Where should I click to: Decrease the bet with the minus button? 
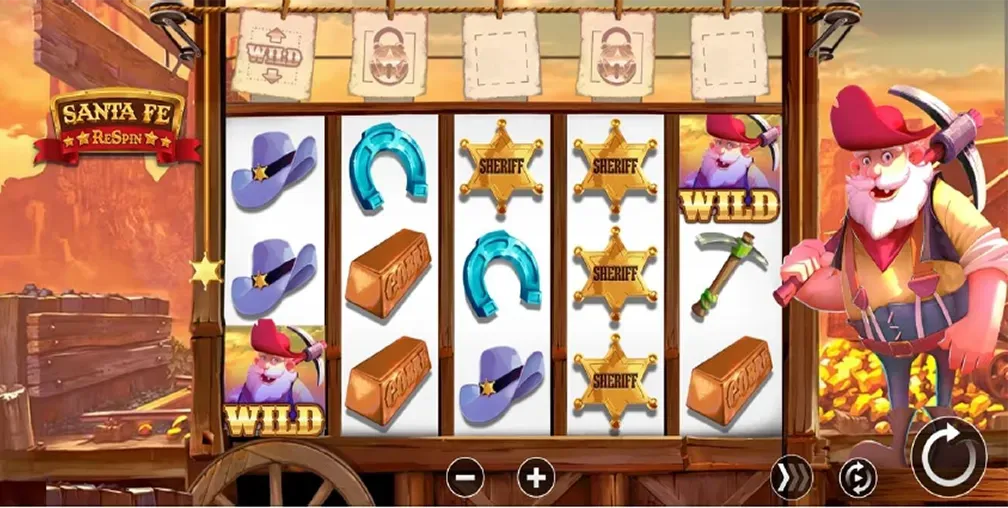465,477
